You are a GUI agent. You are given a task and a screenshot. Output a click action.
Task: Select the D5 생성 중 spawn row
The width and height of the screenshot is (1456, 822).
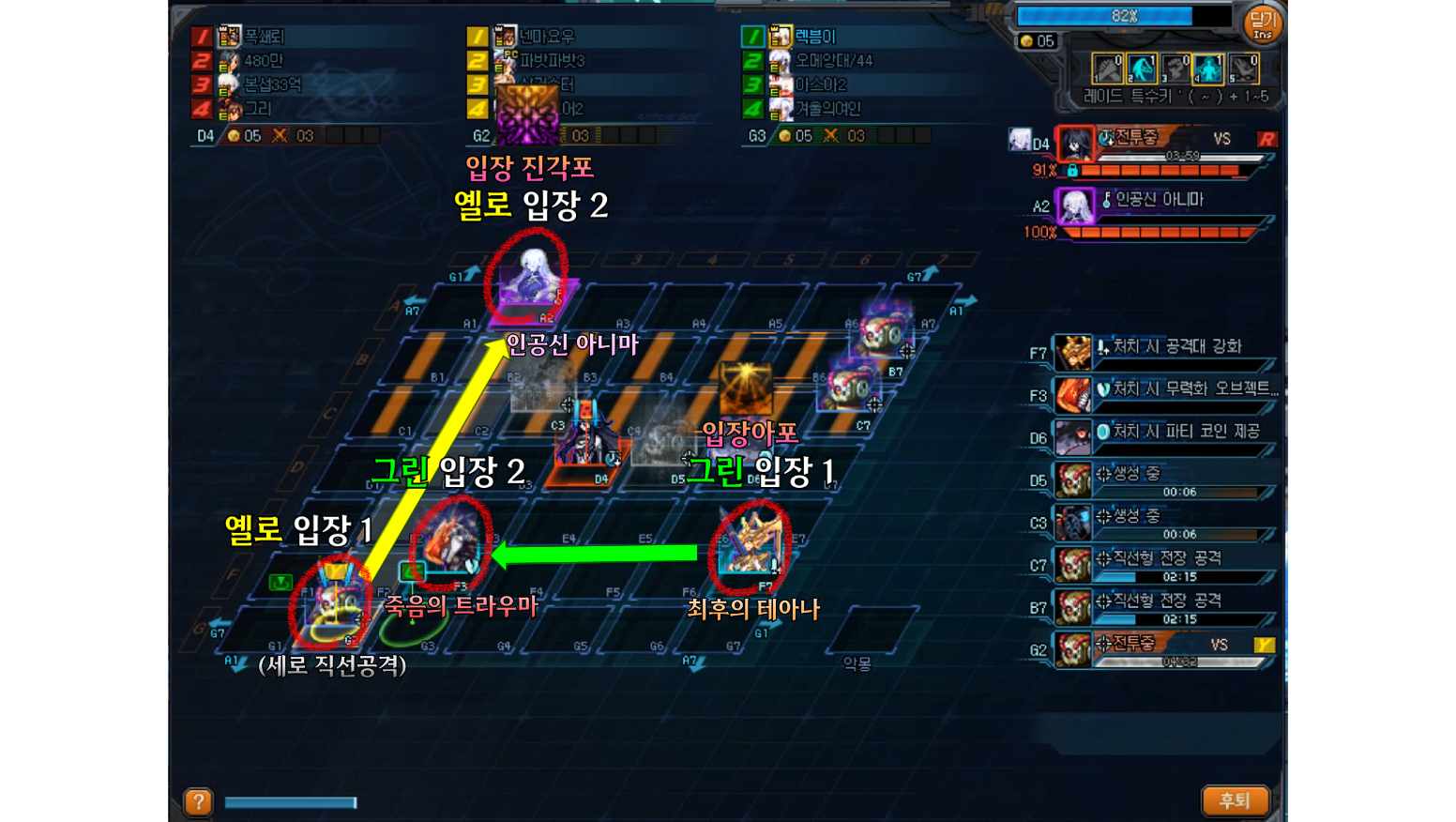(x=1163, y=479)
